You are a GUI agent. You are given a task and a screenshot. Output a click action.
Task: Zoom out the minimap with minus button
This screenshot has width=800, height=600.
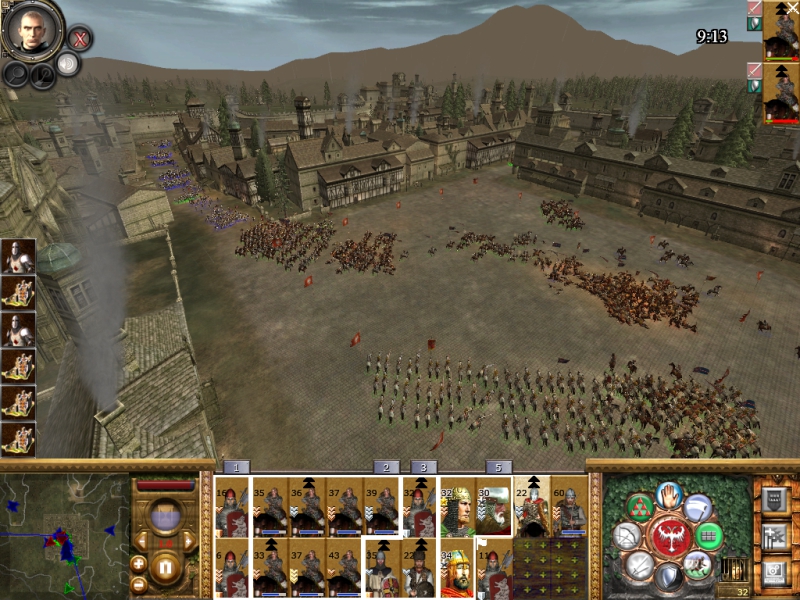pos(139,584)
